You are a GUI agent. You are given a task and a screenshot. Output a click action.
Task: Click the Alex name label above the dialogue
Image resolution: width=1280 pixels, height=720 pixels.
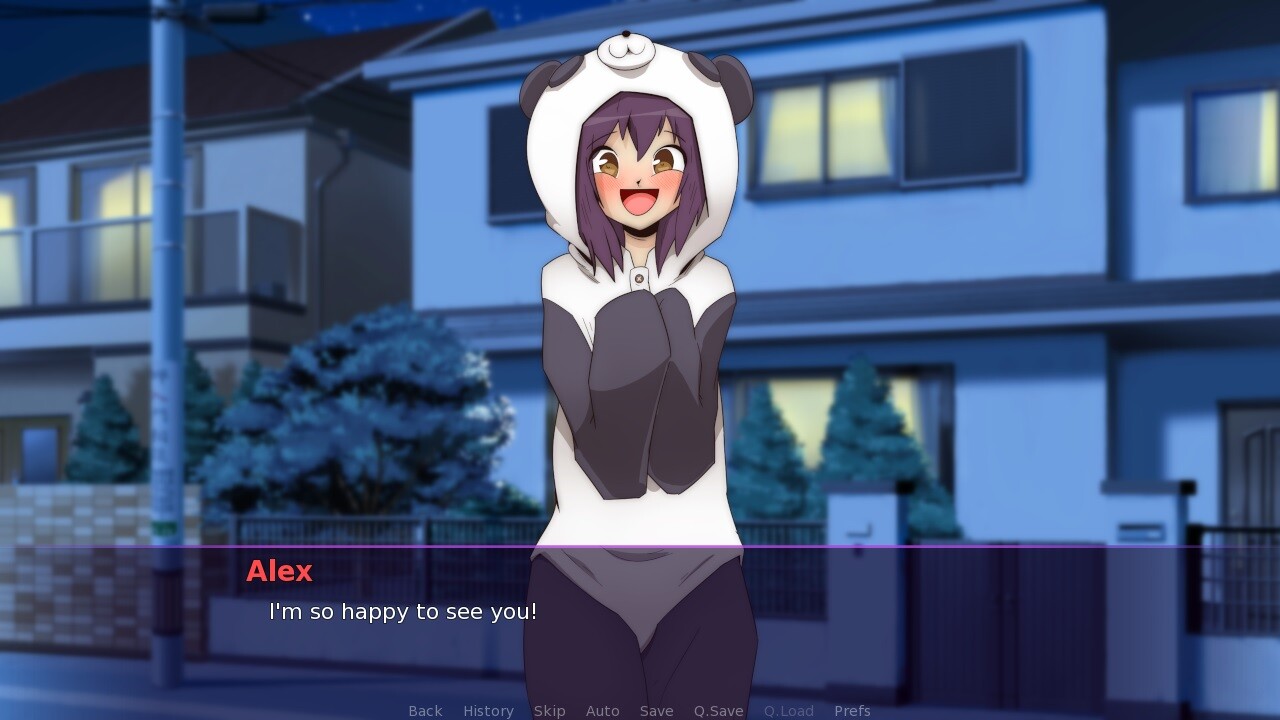click(279, 571)
